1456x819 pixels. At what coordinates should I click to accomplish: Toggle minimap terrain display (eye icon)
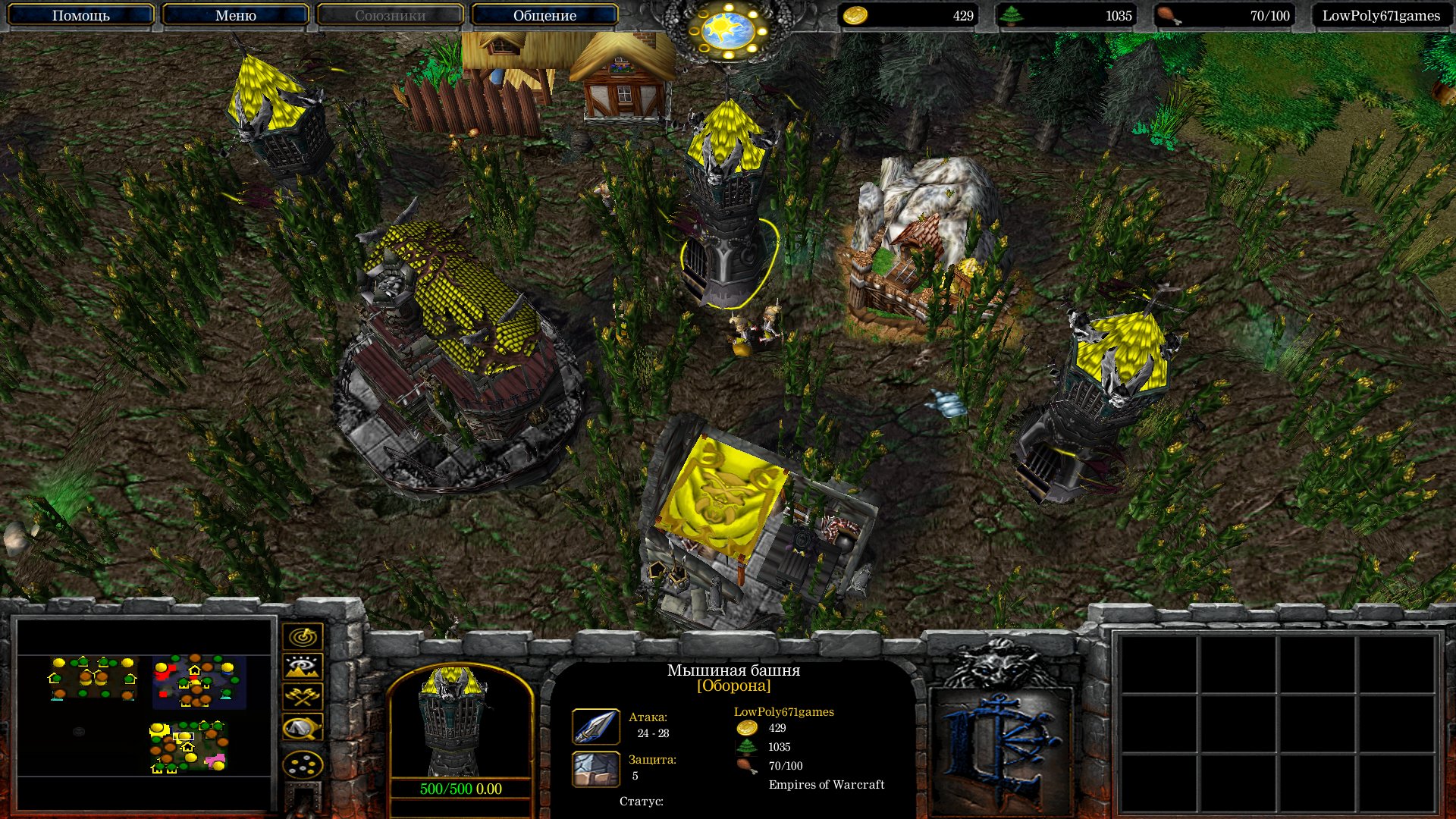coord(303,667)
